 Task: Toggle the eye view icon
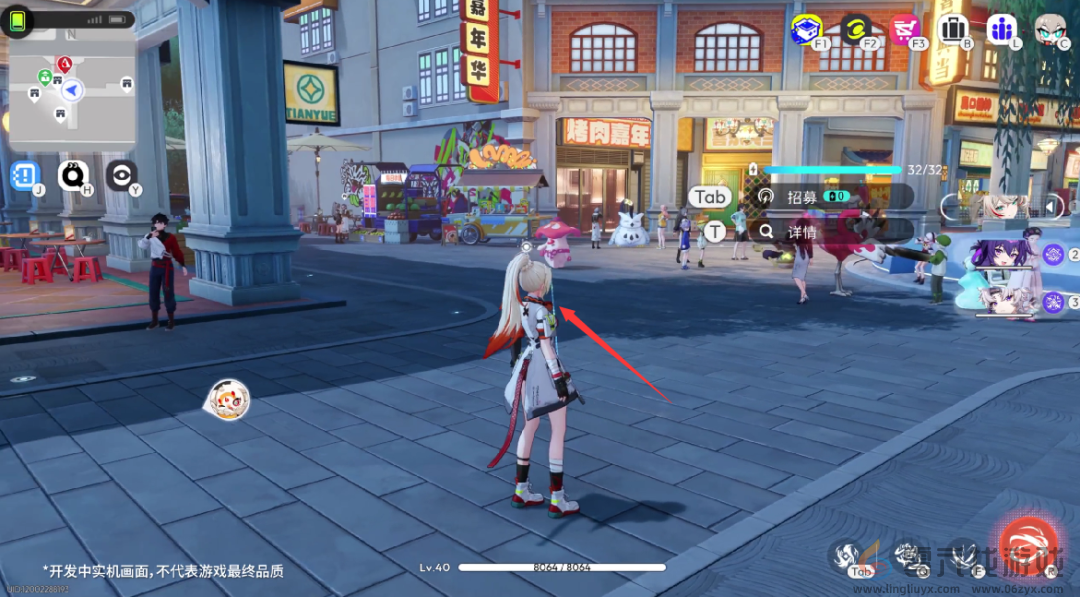click(121, 175)
